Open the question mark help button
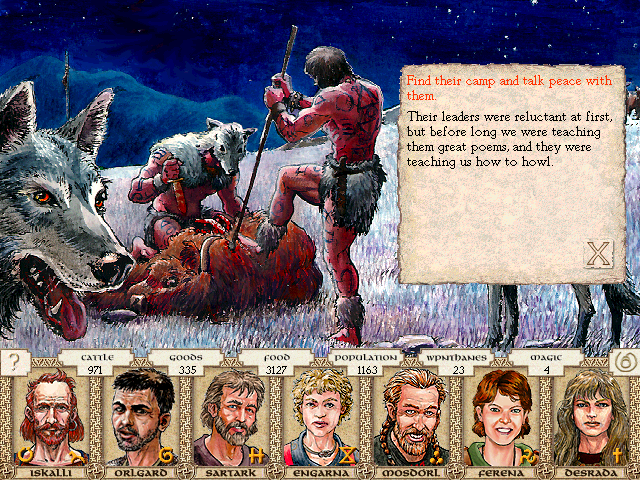Viewport: 640px width, 480px height. [13, 362]
